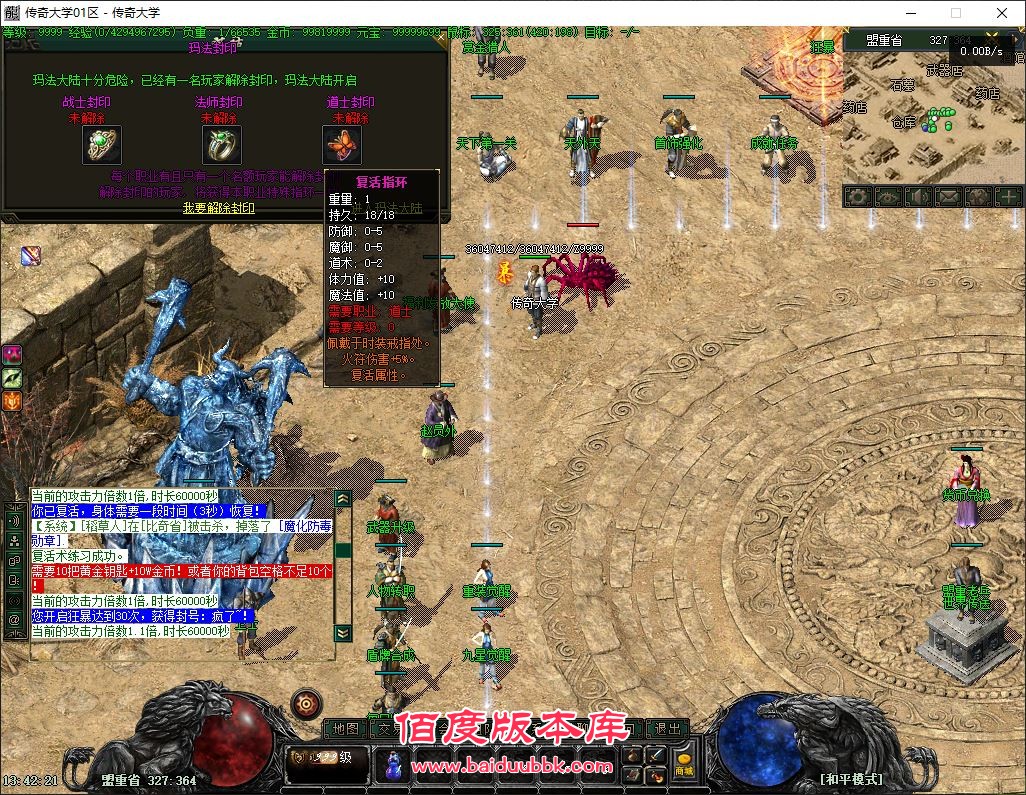
Task: Click the 退出 exit button
Action: pos(667,729)
